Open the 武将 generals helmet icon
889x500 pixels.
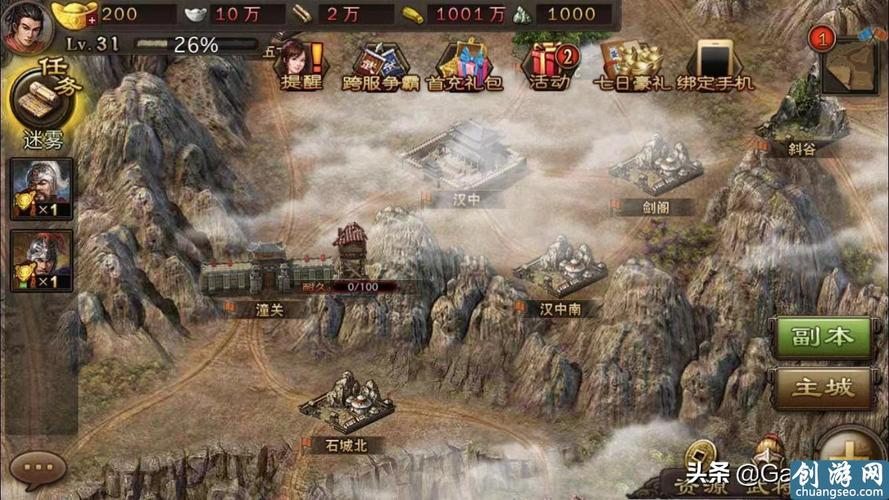click(x=768, y=462)
